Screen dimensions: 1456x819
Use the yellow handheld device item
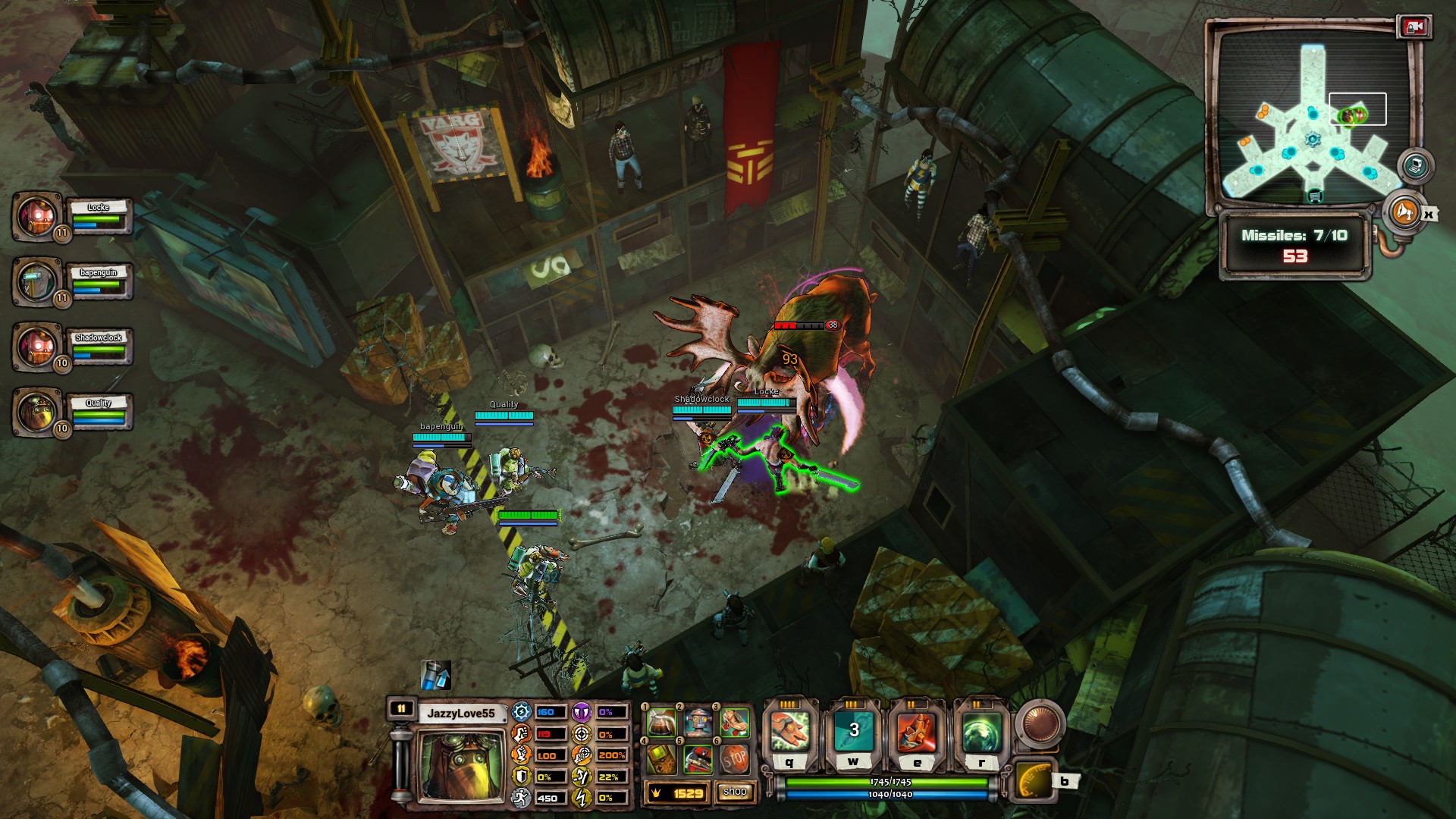(x=661, y=759)
